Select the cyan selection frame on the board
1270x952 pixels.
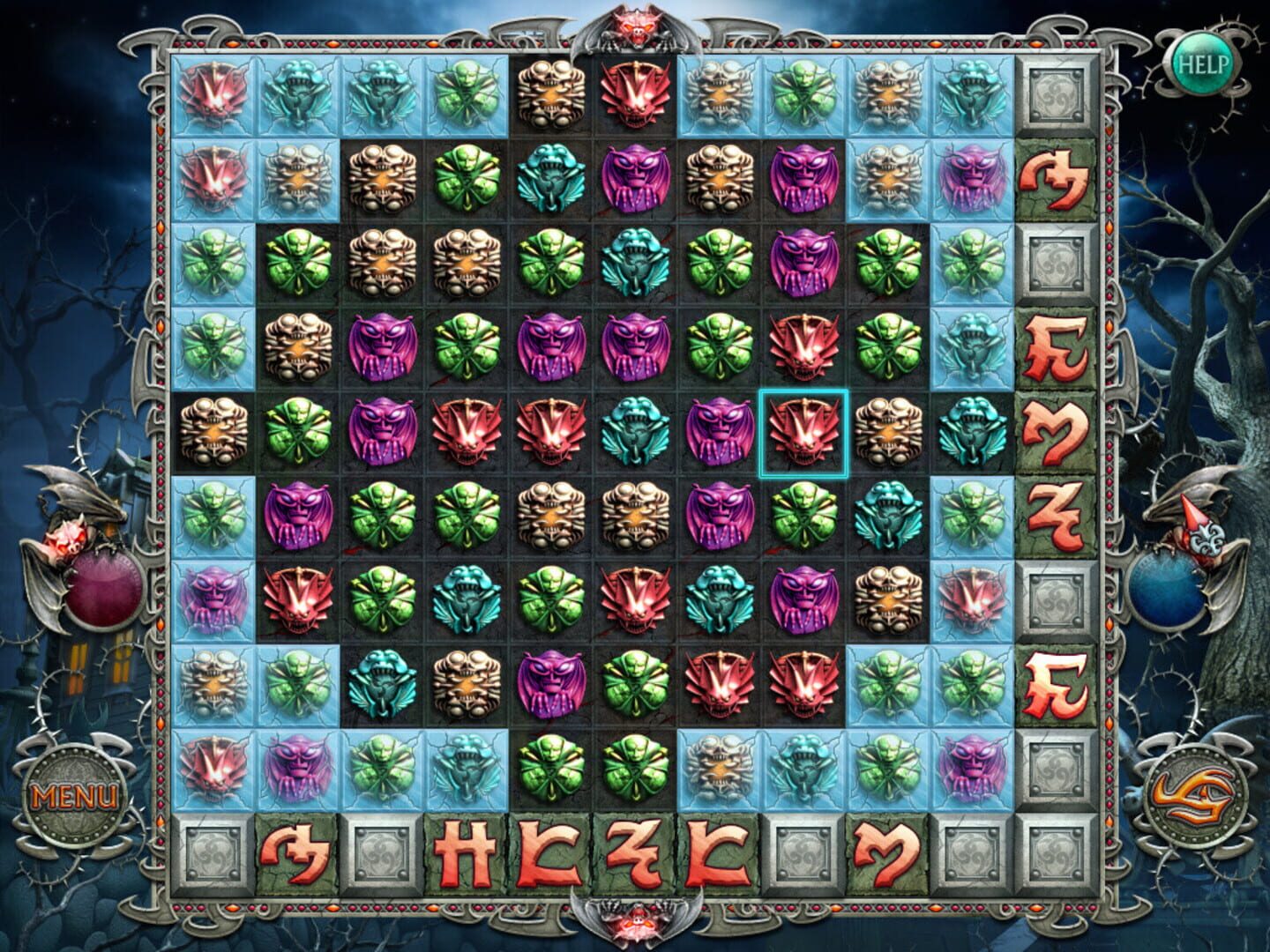pos(805,433)
